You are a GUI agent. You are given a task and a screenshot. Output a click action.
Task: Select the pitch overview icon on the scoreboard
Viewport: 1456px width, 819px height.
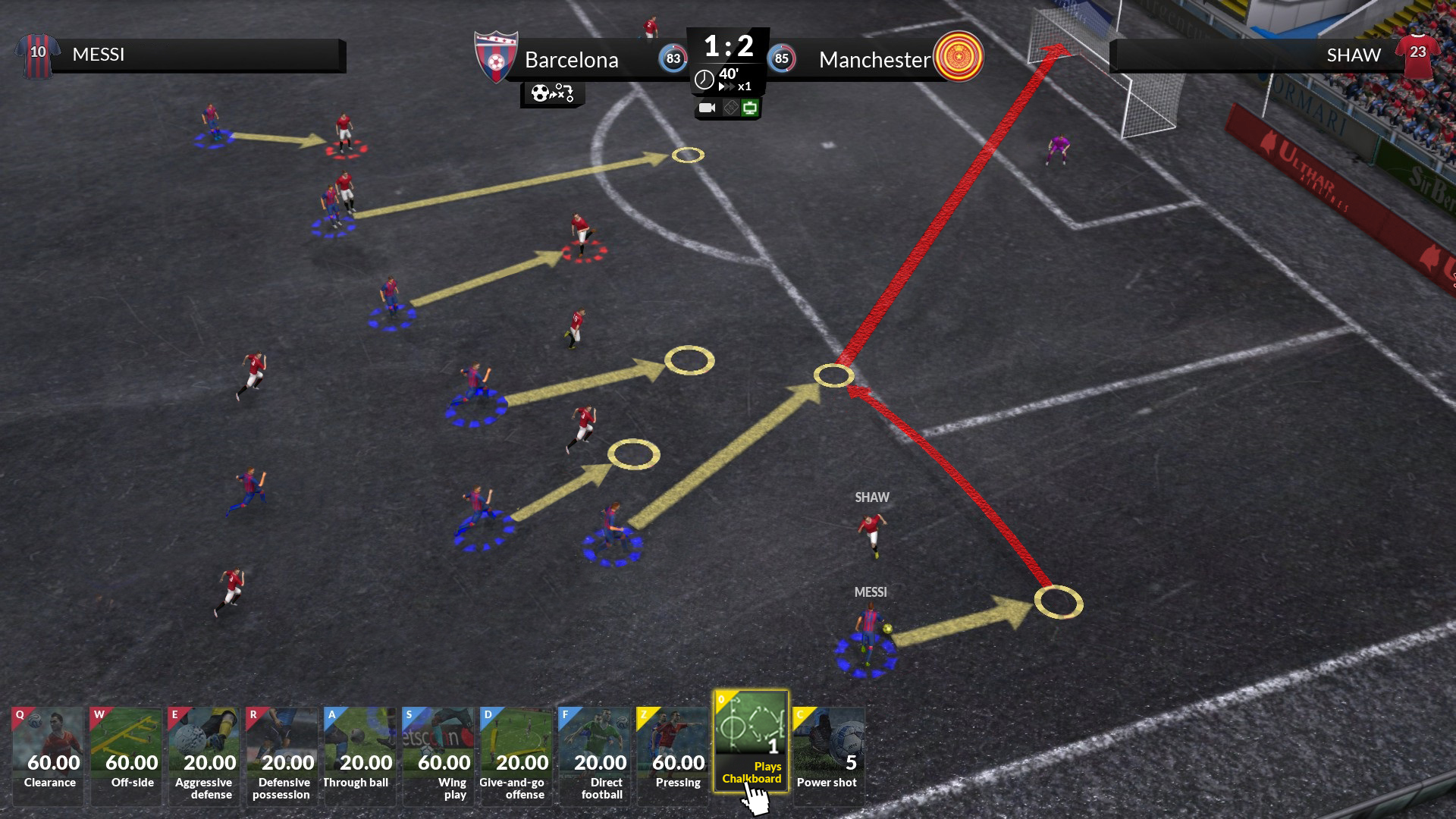[730, 106]
